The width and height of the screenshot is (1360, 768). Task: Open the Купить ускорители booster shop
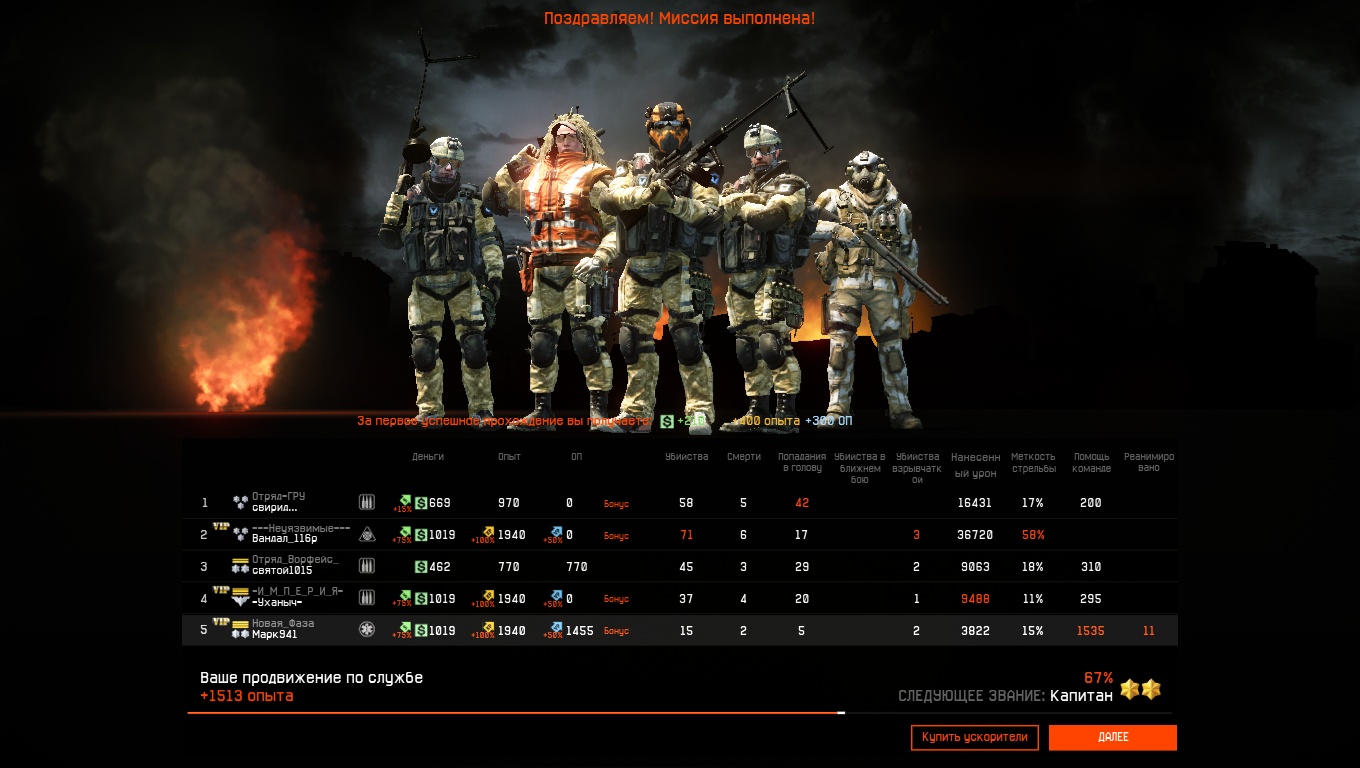974,737
